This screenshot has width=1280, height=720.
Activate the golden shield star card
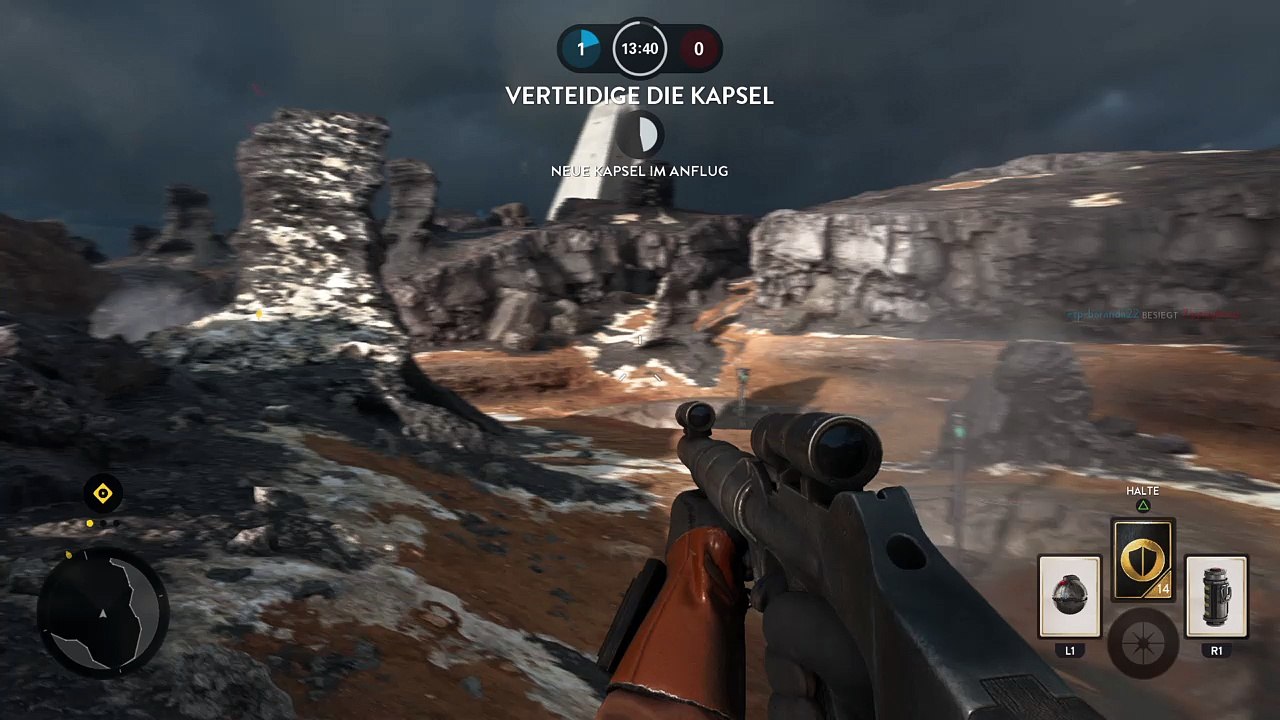1142,560
